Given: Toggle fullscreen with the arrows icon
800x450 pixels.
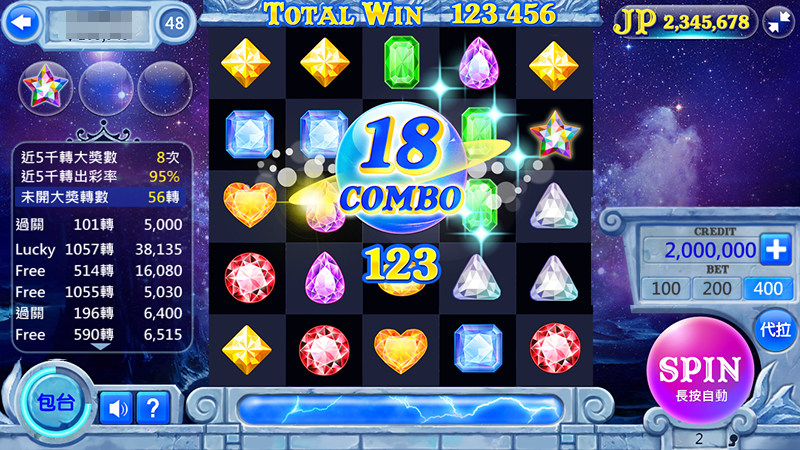Looking at the screenshot, I should coord(777,21).
